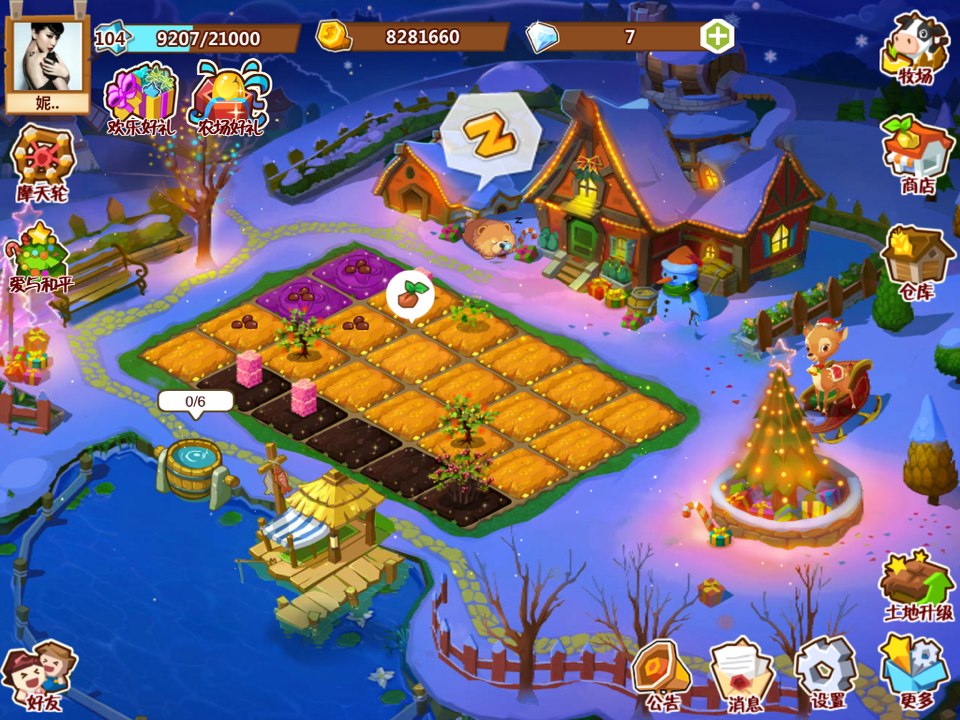The image size is (960, 720).
Task: View the 公告 announcements
Action: point(660,674)
